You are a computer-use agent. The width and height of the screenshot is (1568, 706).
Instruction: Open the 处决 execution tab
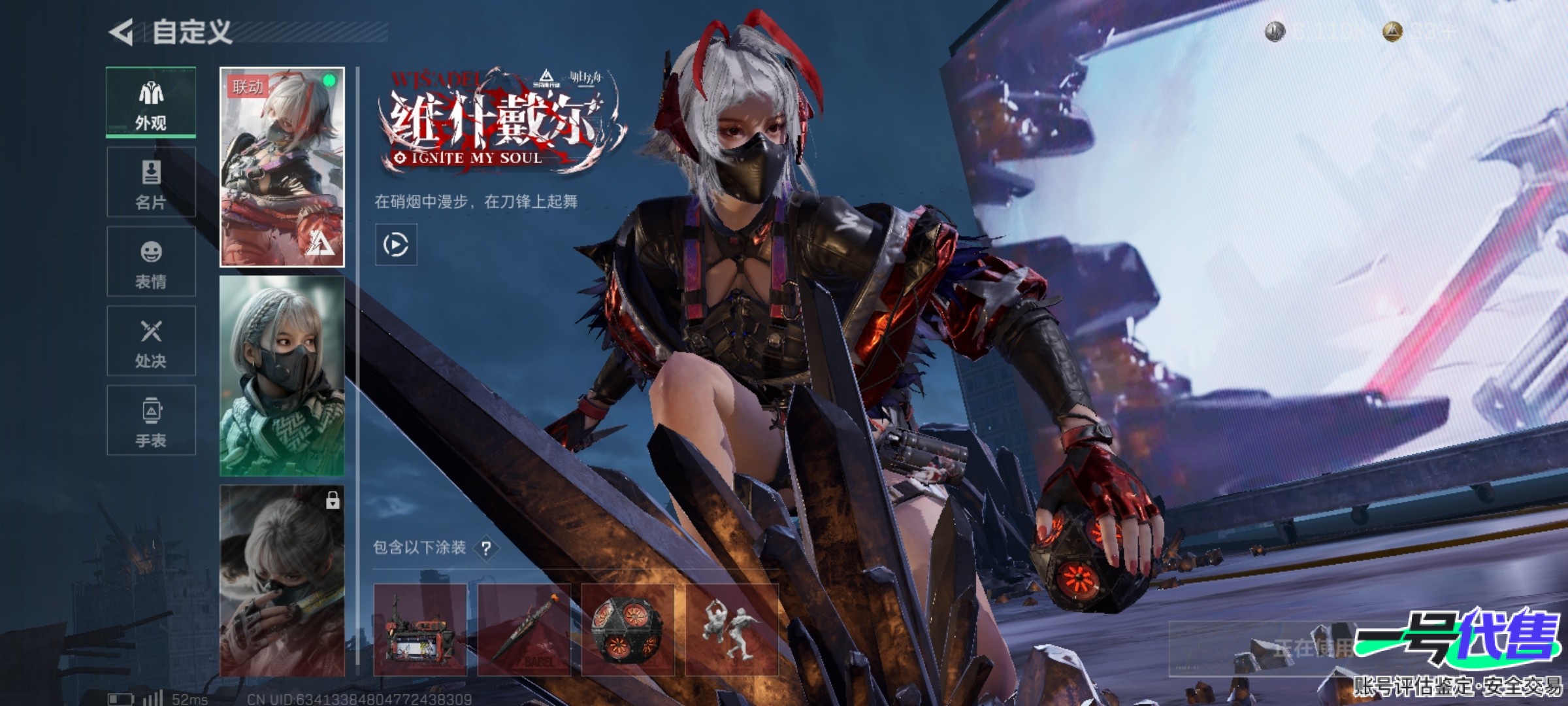(x=151, y=341)
